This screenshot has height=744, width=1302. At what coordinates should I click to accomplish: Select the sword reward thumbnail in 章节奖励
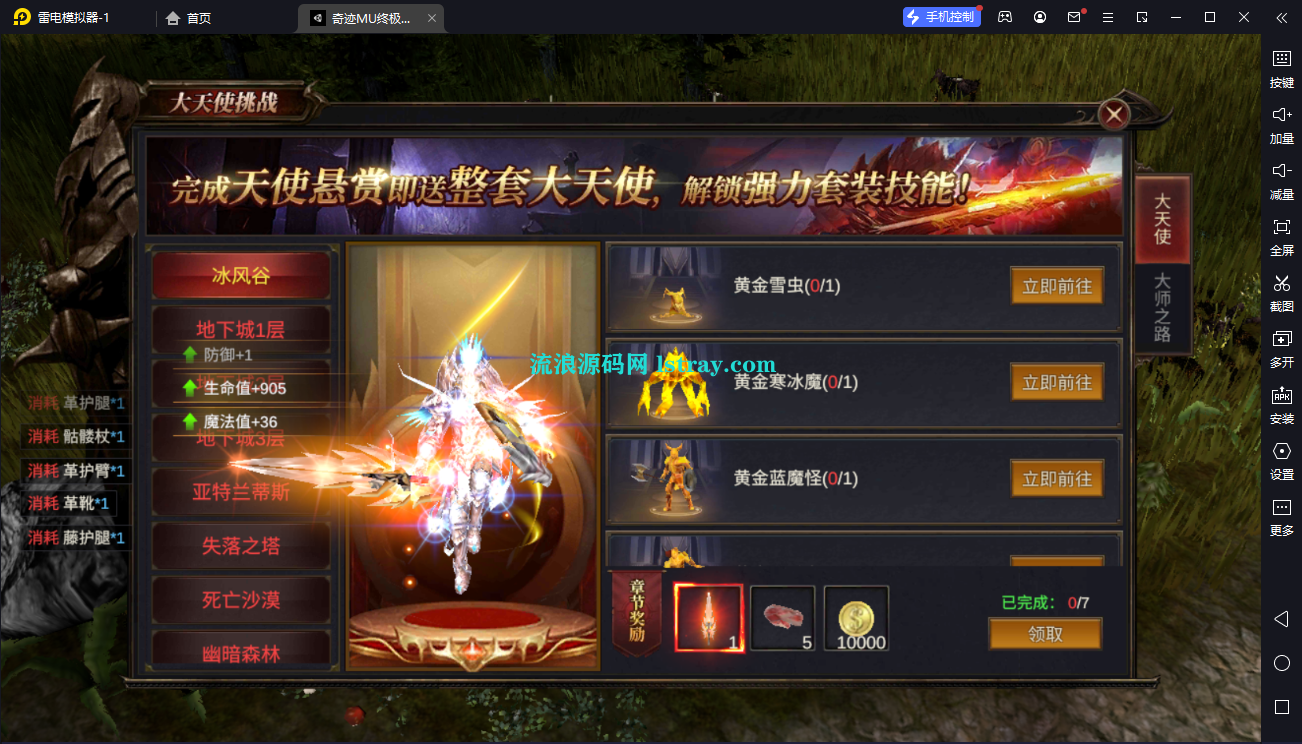point(709,617)
